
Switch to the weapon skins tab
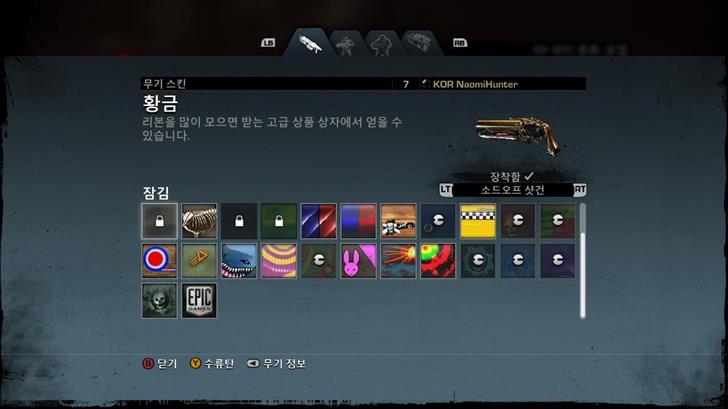point(309,44)
